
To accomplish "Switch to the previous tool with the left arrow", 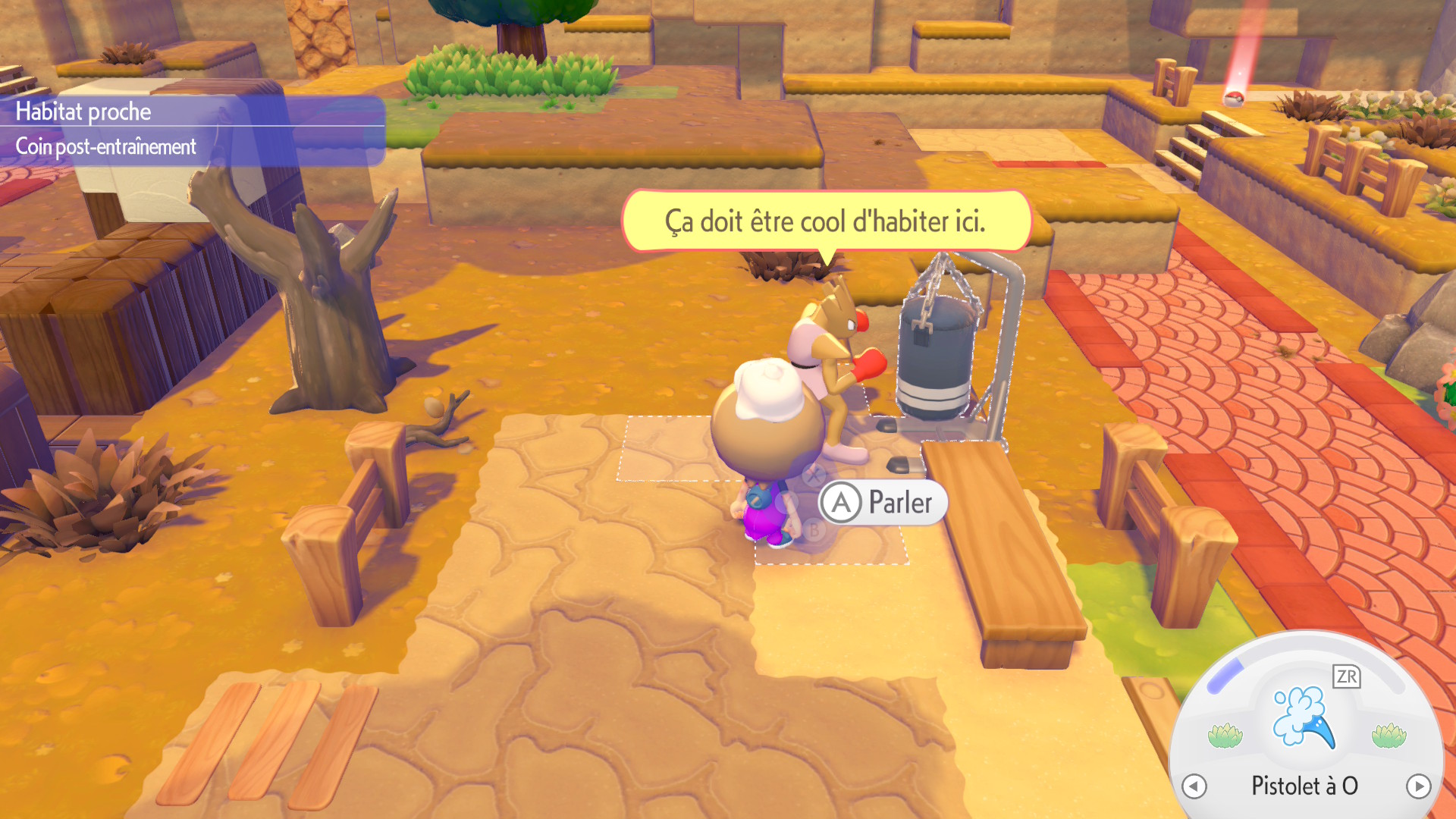I will pyautogui.click(x=1194, y=786).
